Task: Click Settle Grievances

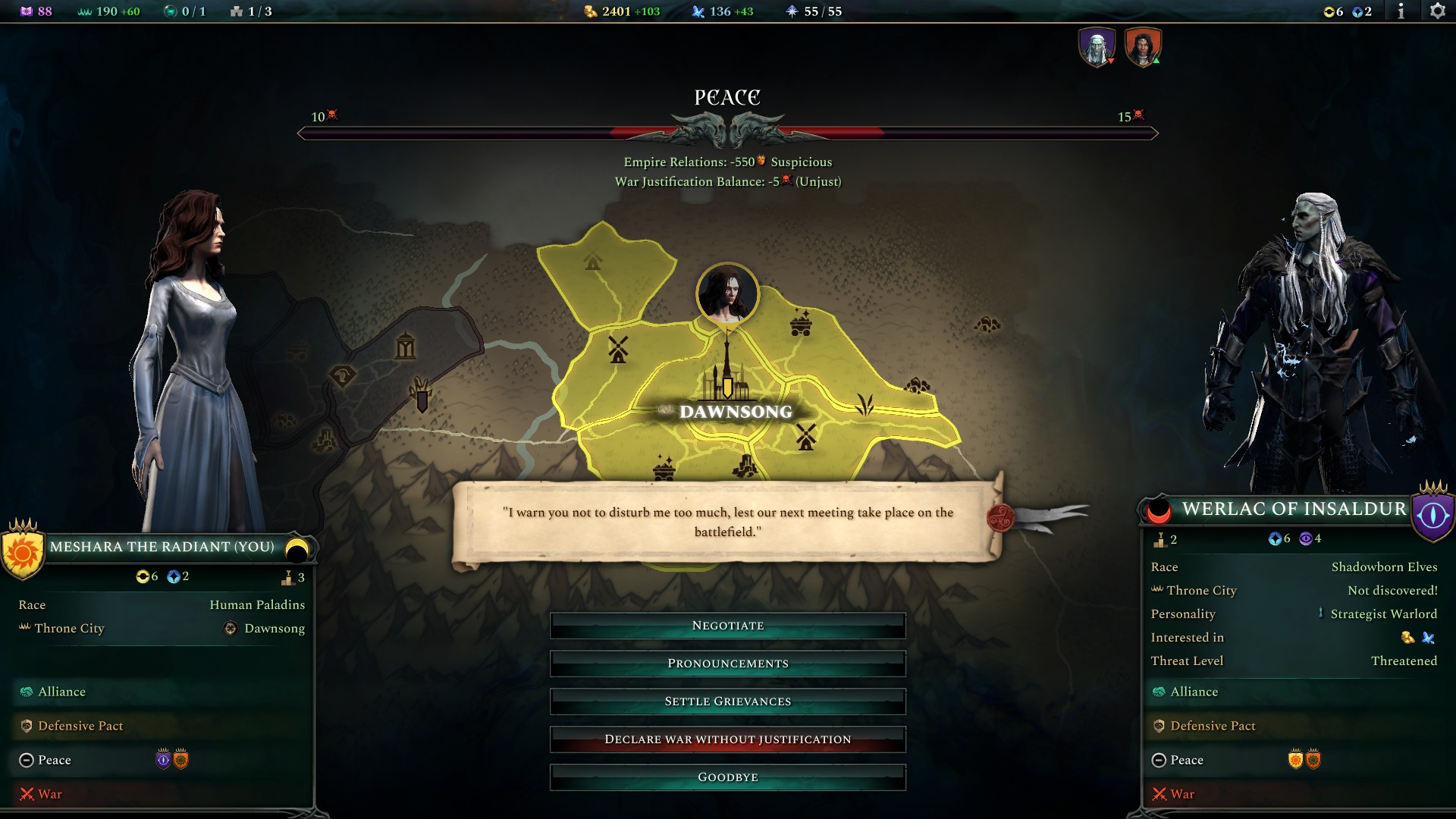Action: [x=727, y=701]
